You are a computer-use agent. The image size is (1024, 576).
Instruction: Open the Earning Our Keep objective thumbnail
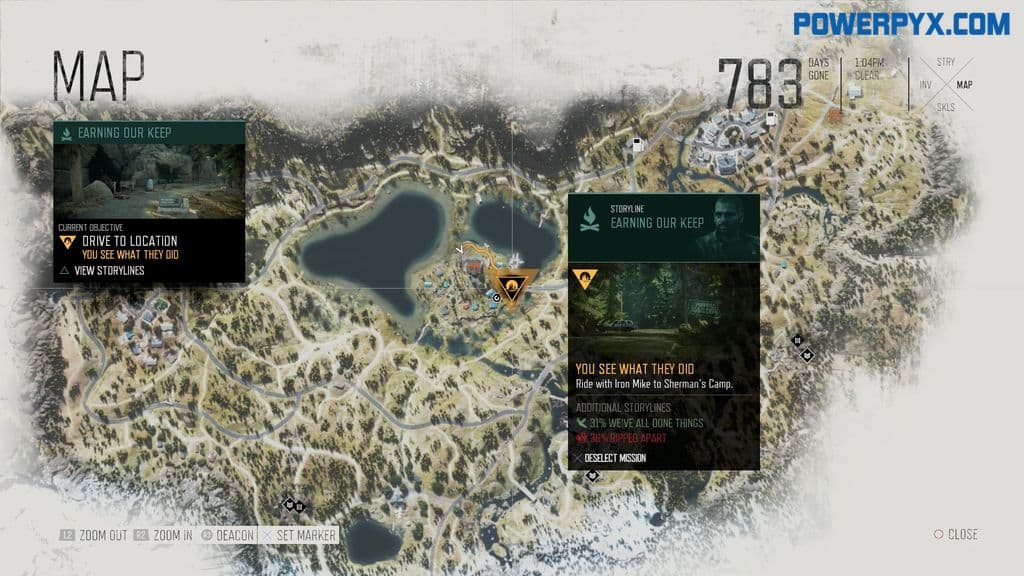149,182
